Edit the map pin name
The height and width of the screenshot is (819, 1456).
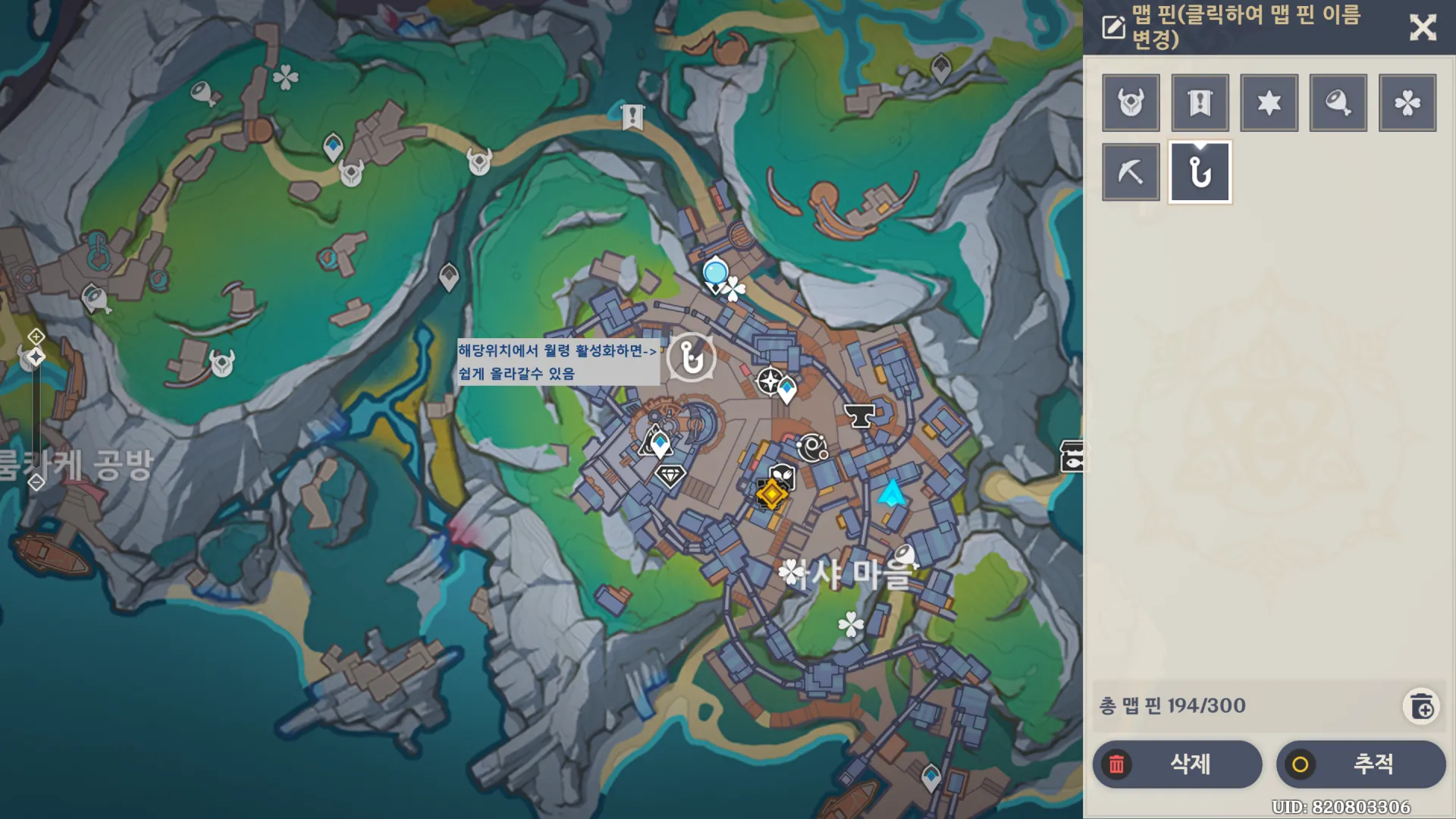click(1113, 27)
